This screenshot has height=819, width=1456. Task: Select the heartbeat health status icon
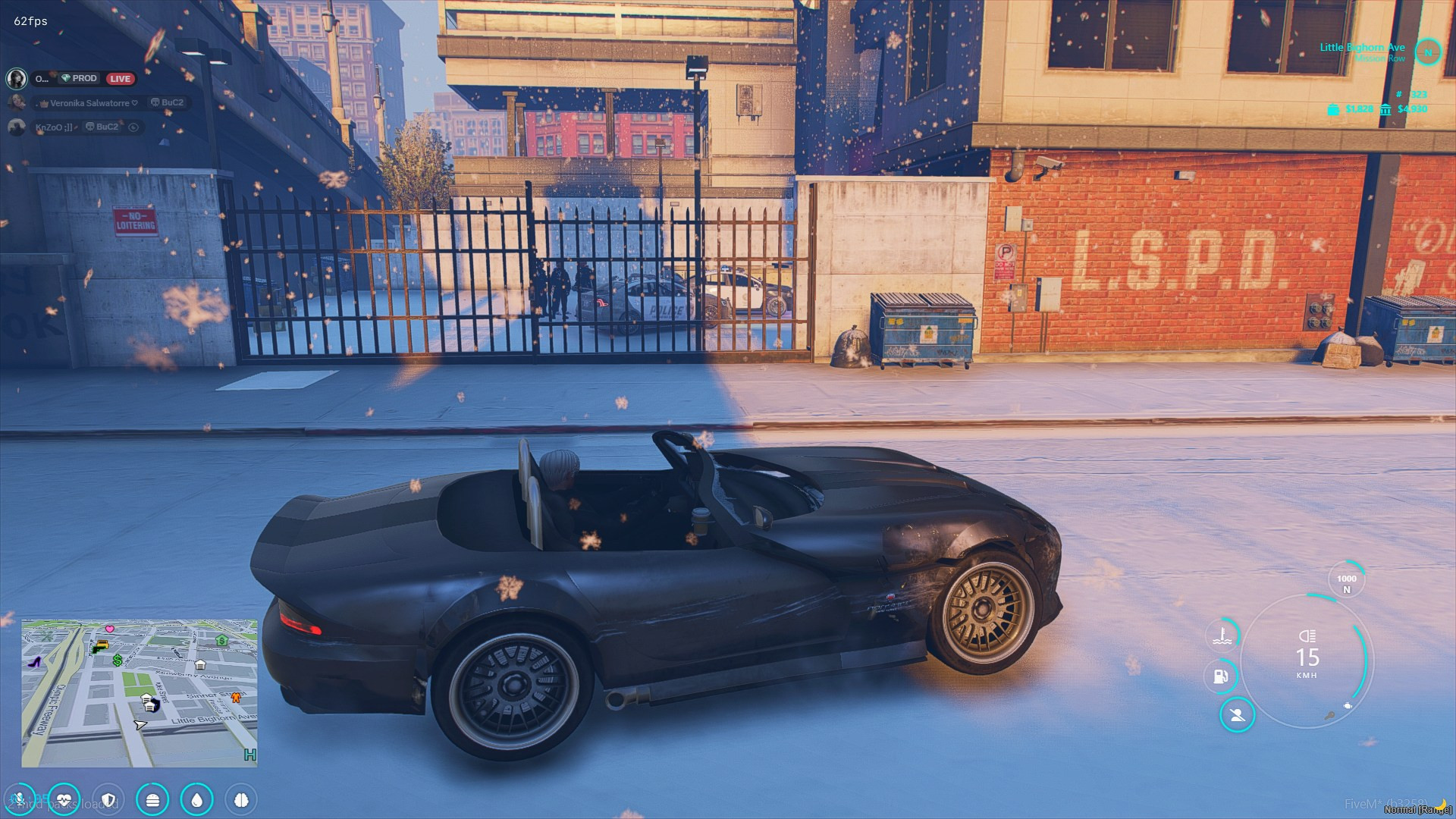[x=64, y=799]
